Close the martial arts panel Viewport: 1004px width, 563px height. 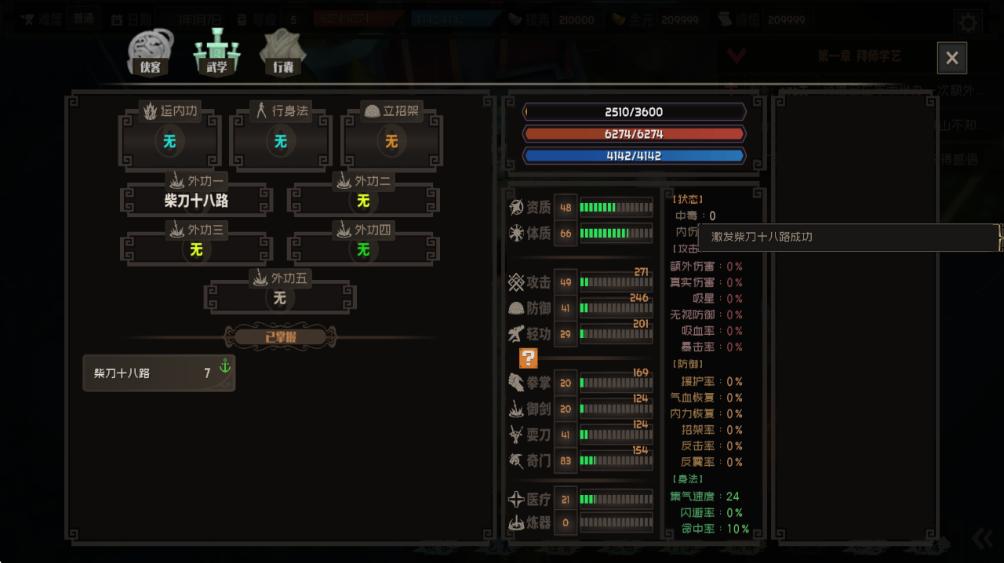tap(951, 58)
